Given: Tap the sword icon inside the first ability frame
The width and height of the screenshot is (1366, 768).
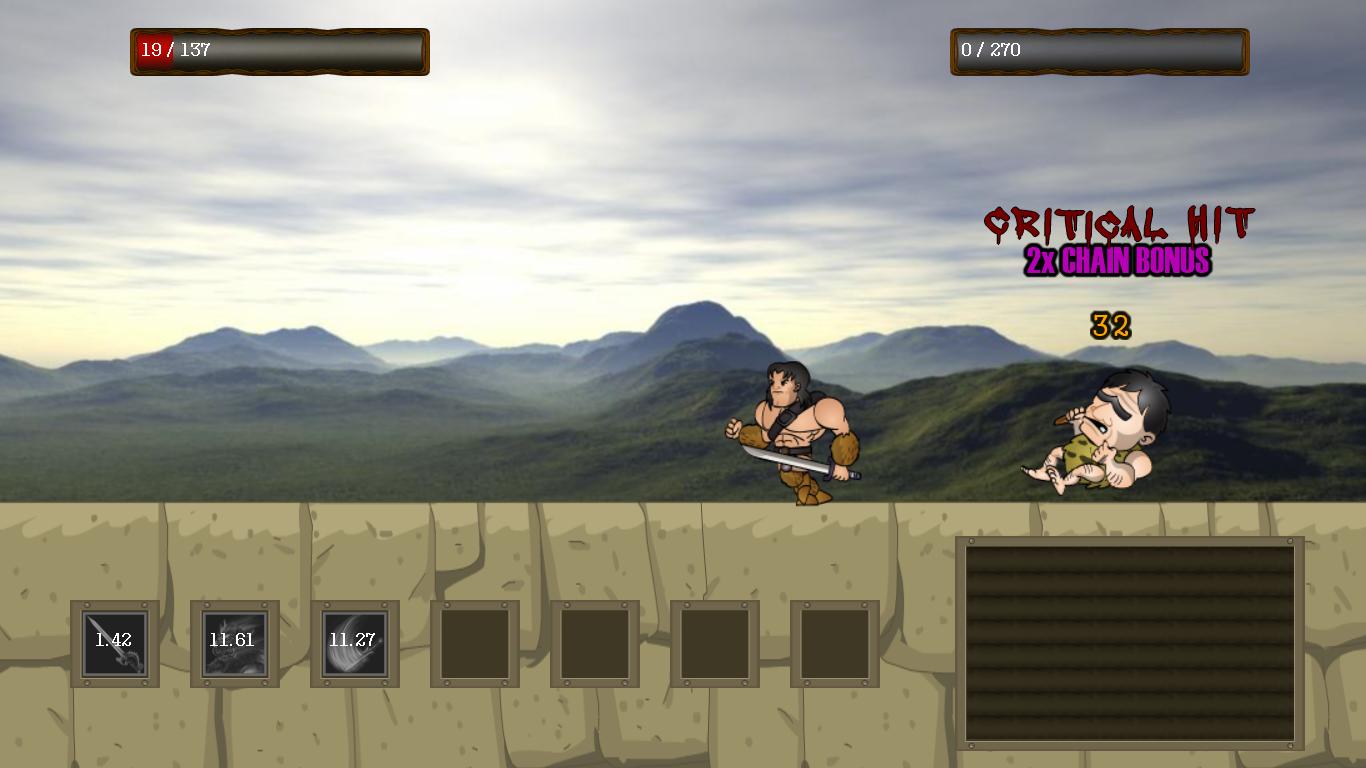Looking at the screenshot, I should click(x=116, y=645).
